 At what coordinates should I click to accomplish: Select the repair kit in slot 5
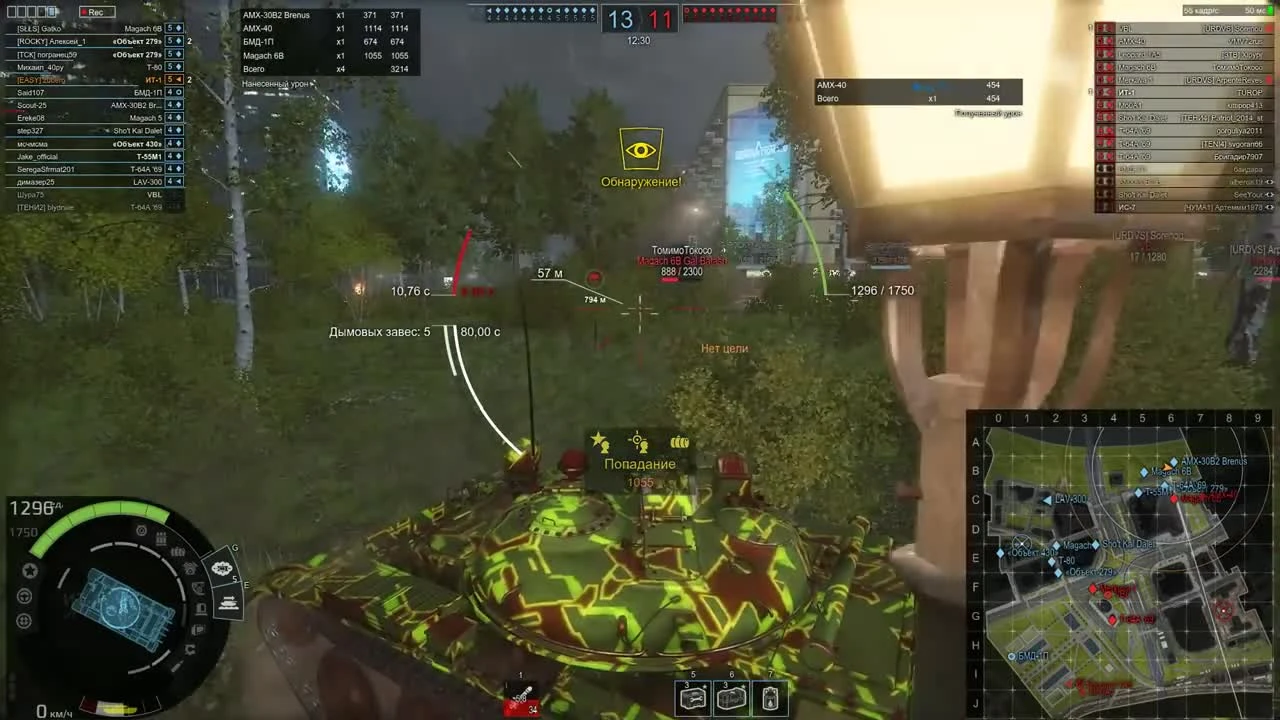tap(693, 696)
